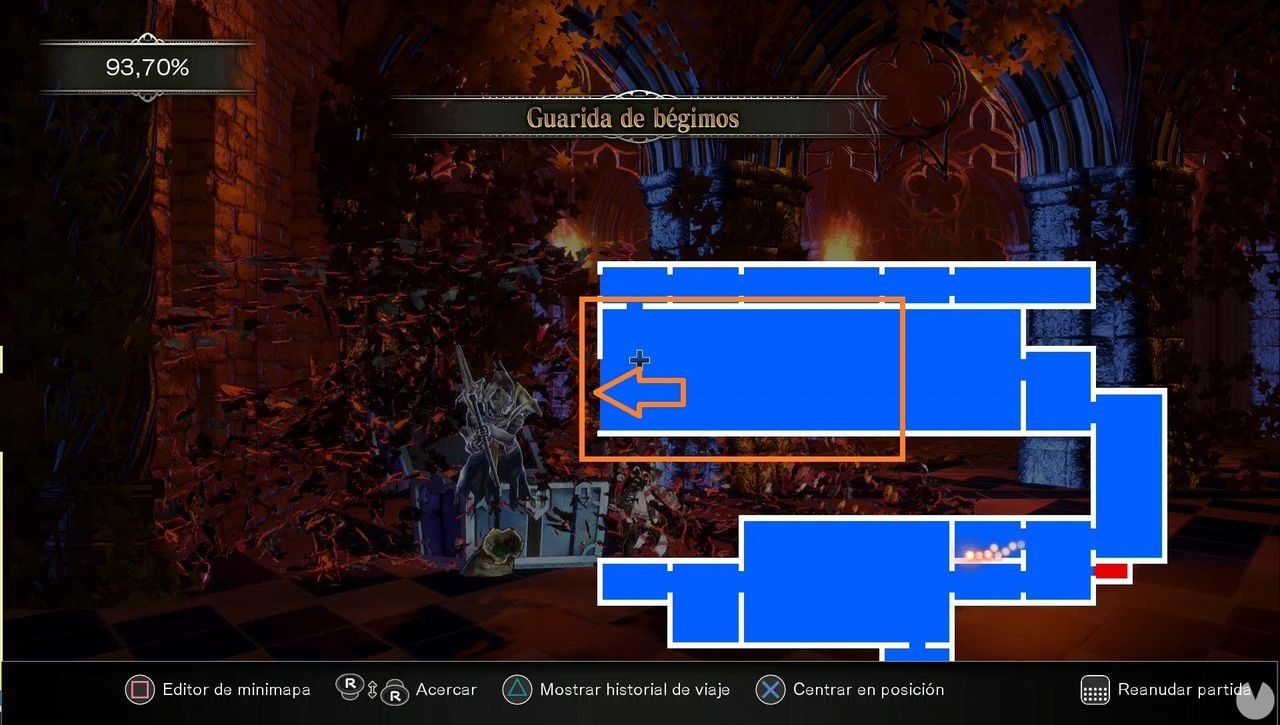Click the orange arrow pointer on the map
The width and height of the screenshot is (1280, 725).
[638, 392]
